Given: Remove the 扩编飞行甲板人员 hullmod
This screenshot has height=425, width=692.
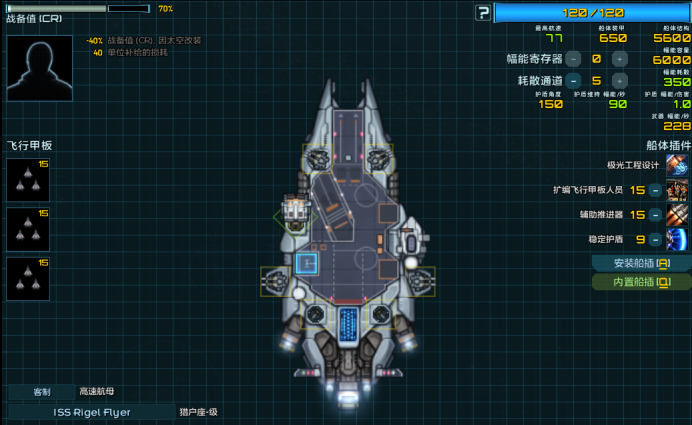Looking at the screenshot, I should (x=655, y=190).
